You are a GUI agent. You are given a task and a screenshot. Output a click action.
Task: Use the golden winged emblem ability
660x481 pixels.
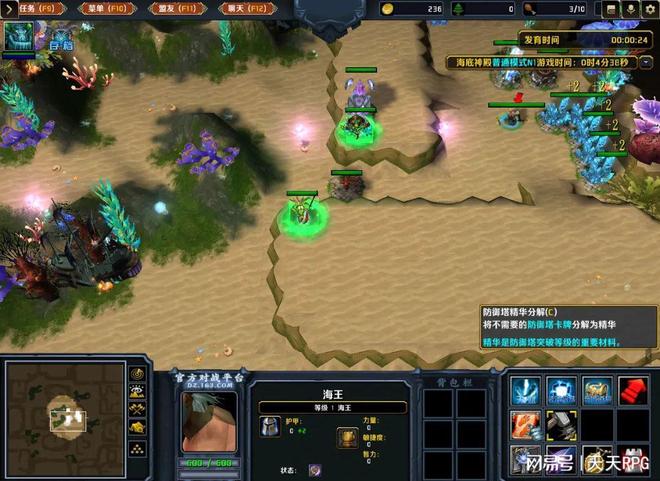(x=598, y=390)
